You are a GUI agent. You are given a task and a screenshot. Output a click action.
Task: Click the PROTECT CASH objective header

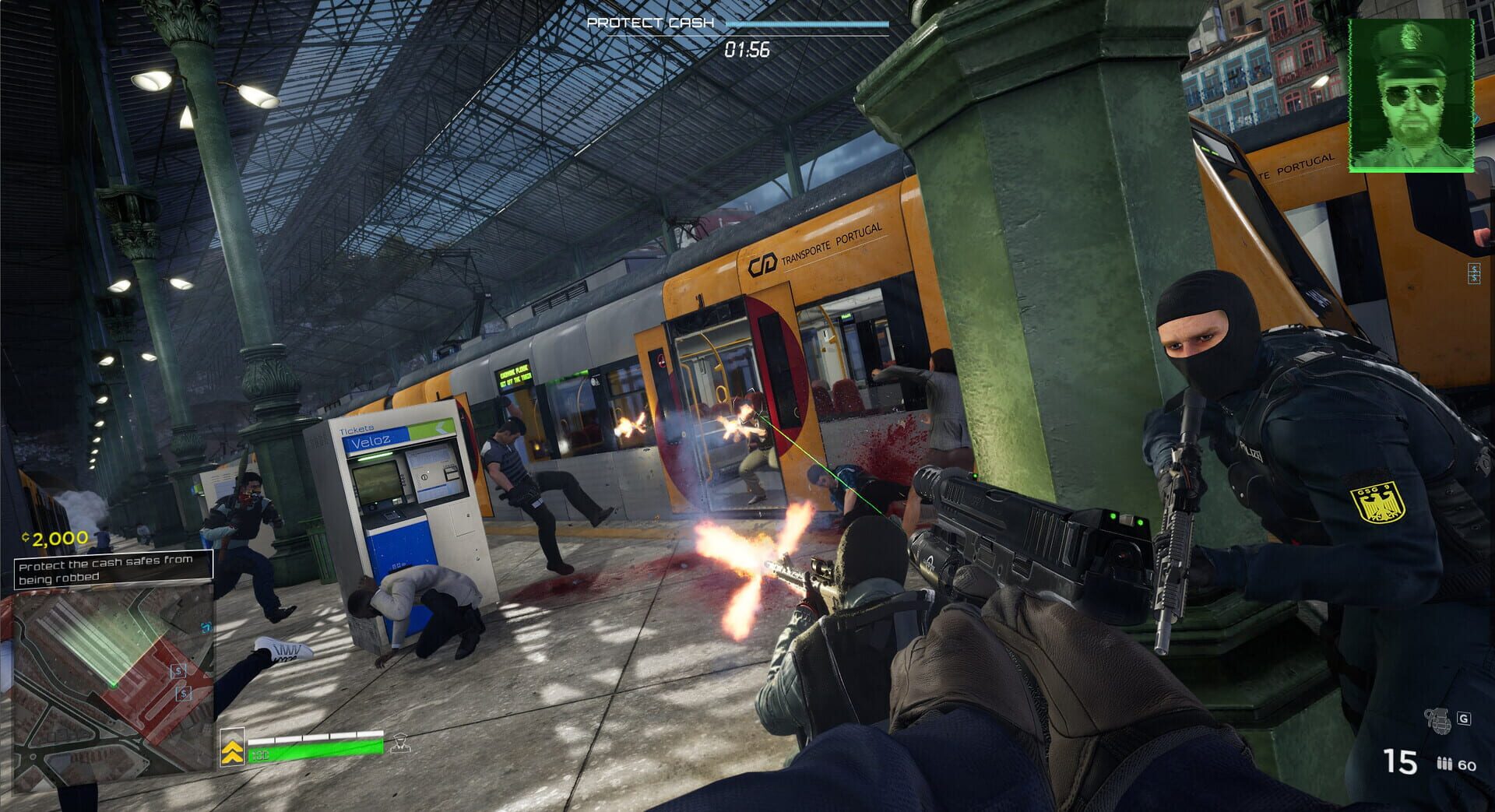pos(650,23)
